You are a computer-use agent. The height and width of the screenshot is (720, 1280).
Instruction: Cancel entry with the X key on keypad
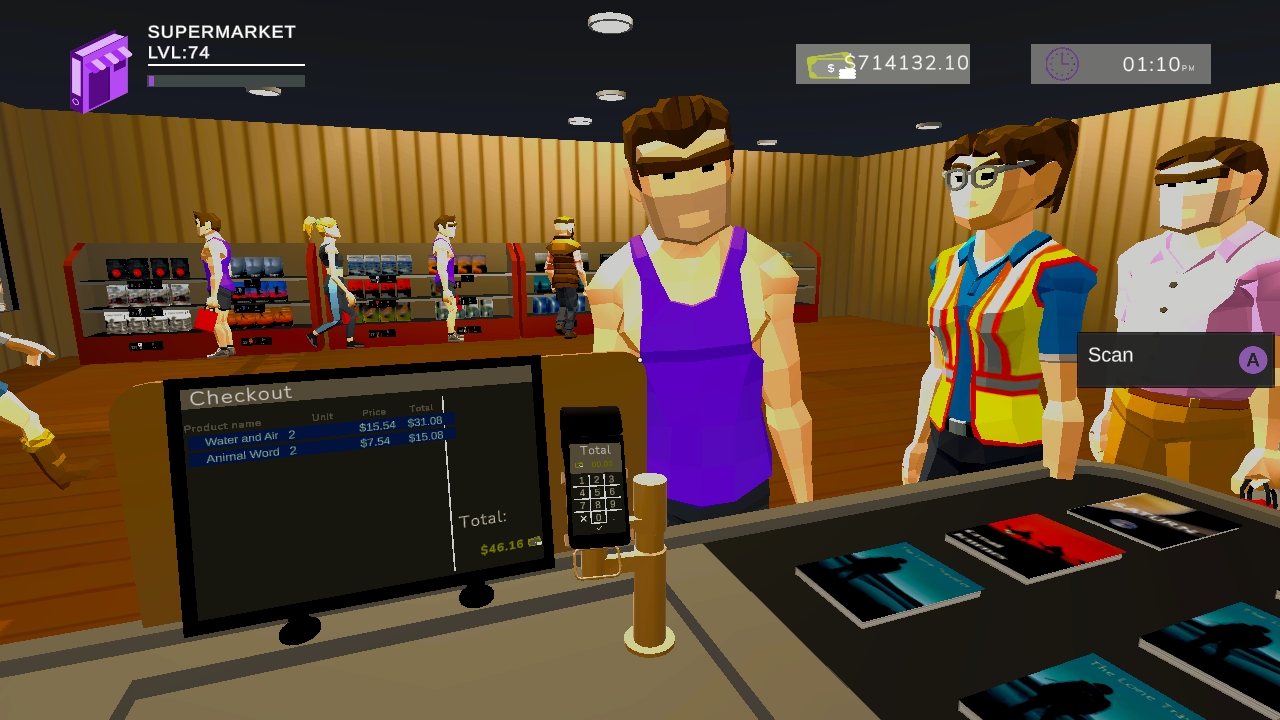pos(583,519)
